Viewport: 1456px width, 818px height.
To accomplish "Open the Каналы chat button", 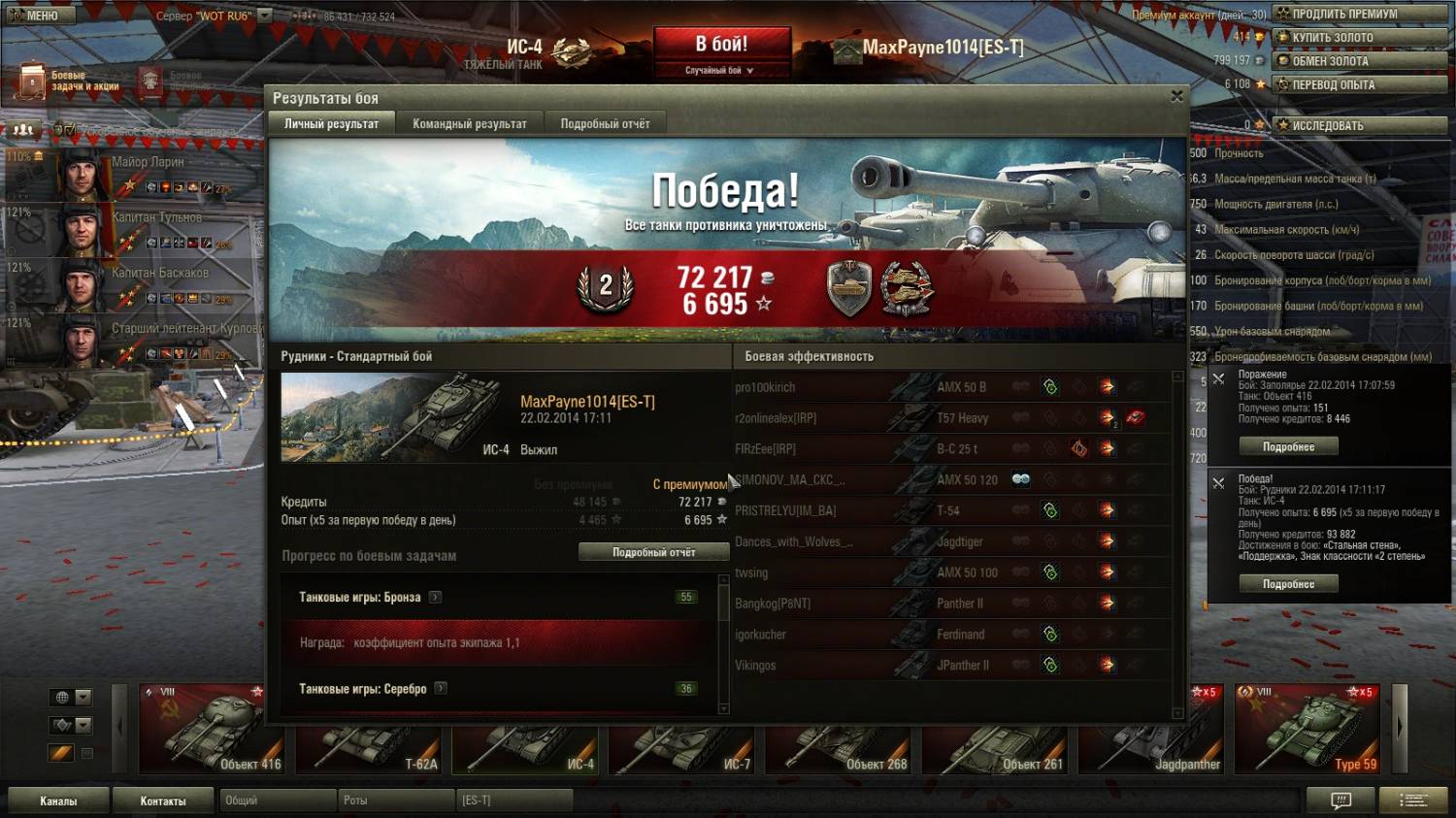I will pyautogui.click(x=58, y=801).
